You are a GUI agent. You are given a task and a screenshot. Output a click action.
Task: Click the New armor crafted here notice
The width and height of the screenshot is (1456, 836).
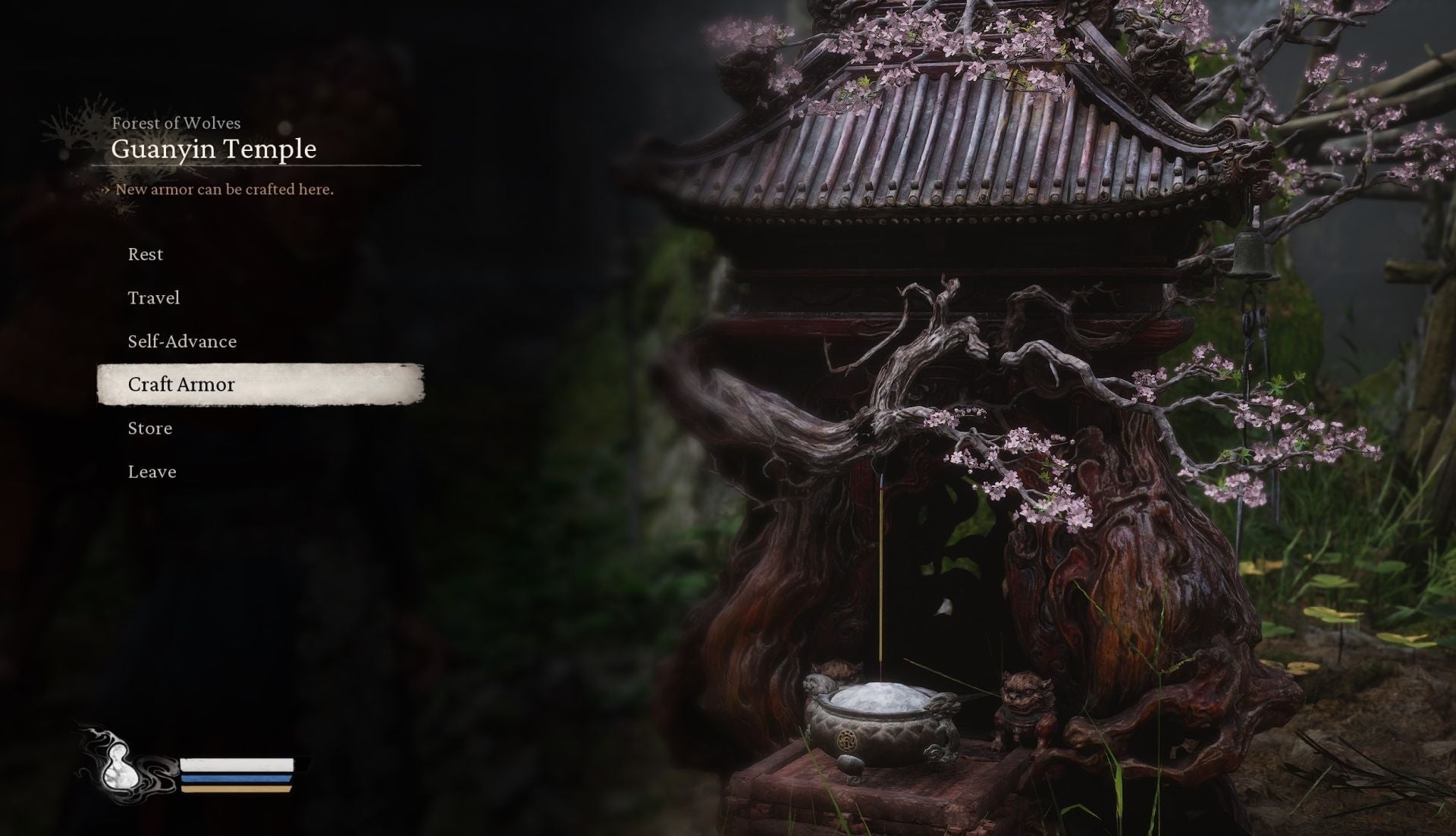coord(224,190)
